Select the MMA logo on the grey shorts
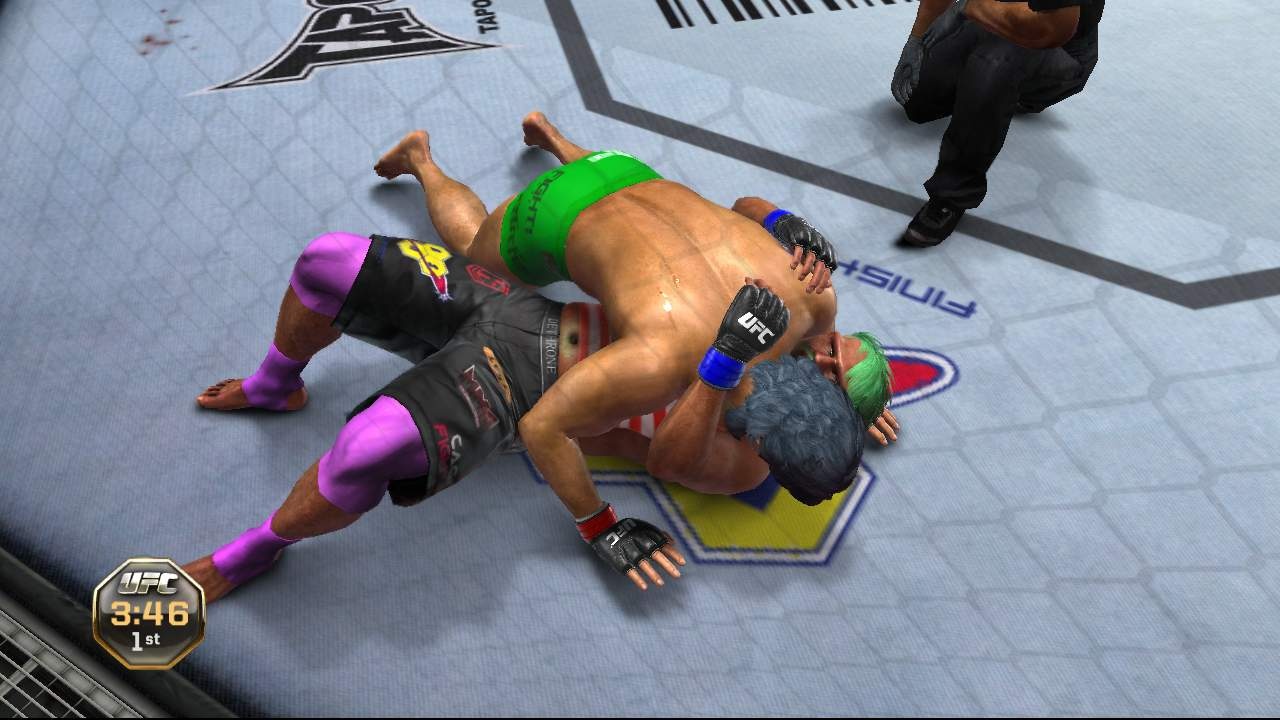The width and height of the screenshot is (1280, 720). [474, 392]
